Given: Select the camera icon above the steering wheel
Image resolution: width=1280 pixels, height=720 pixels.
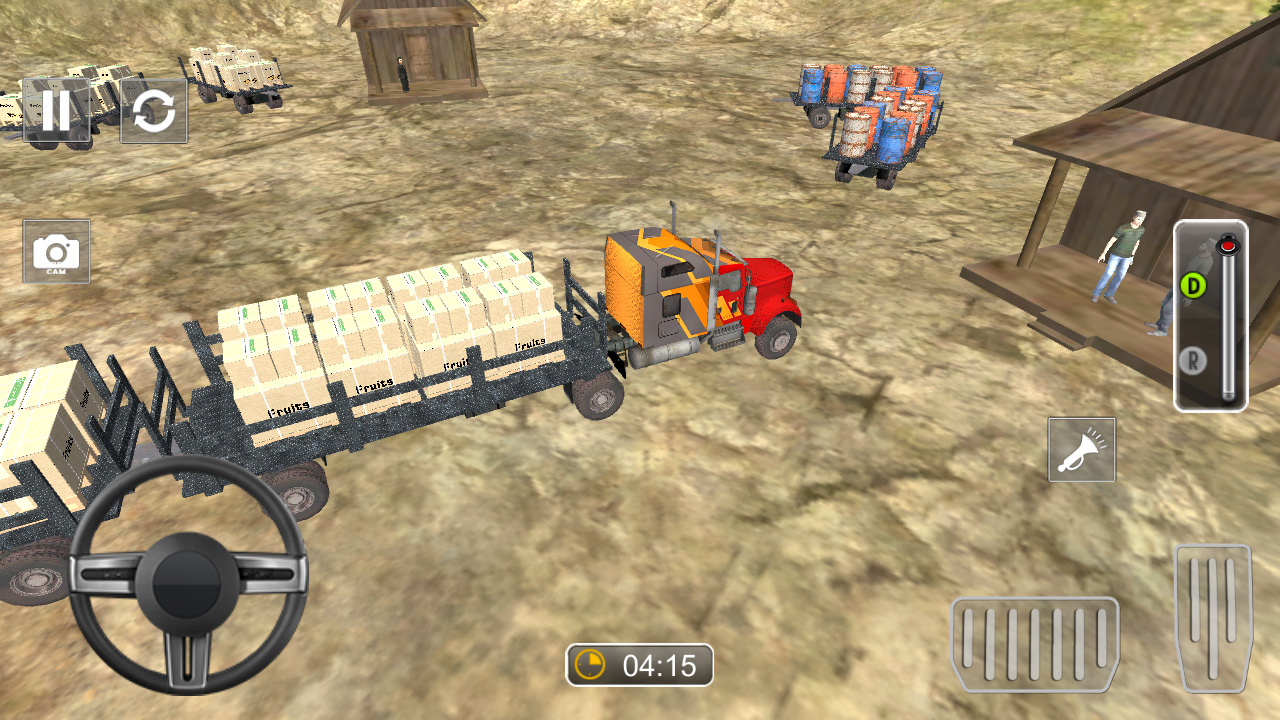Looking at the screenshot, I should 57,252.
